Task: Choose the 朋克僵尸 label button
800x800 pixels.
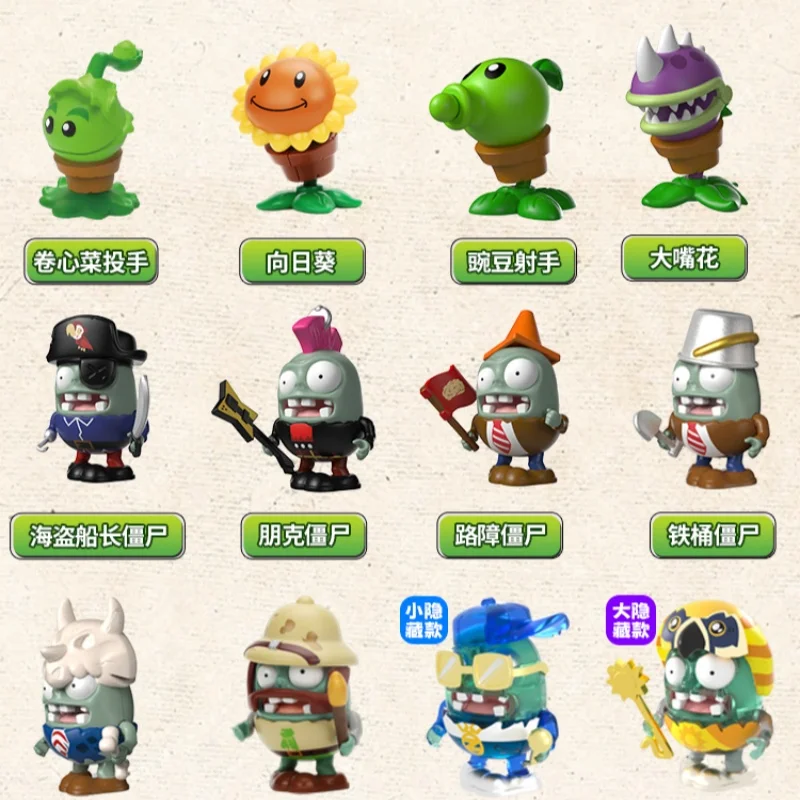Action: click(304, 536)
